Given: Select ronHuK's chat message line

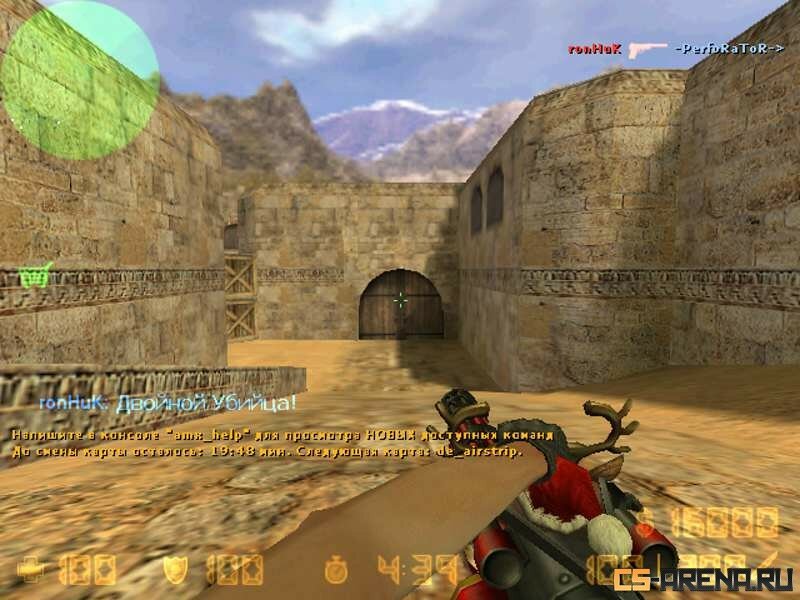Looking at the screenshot, I should (x=168, y=404).
